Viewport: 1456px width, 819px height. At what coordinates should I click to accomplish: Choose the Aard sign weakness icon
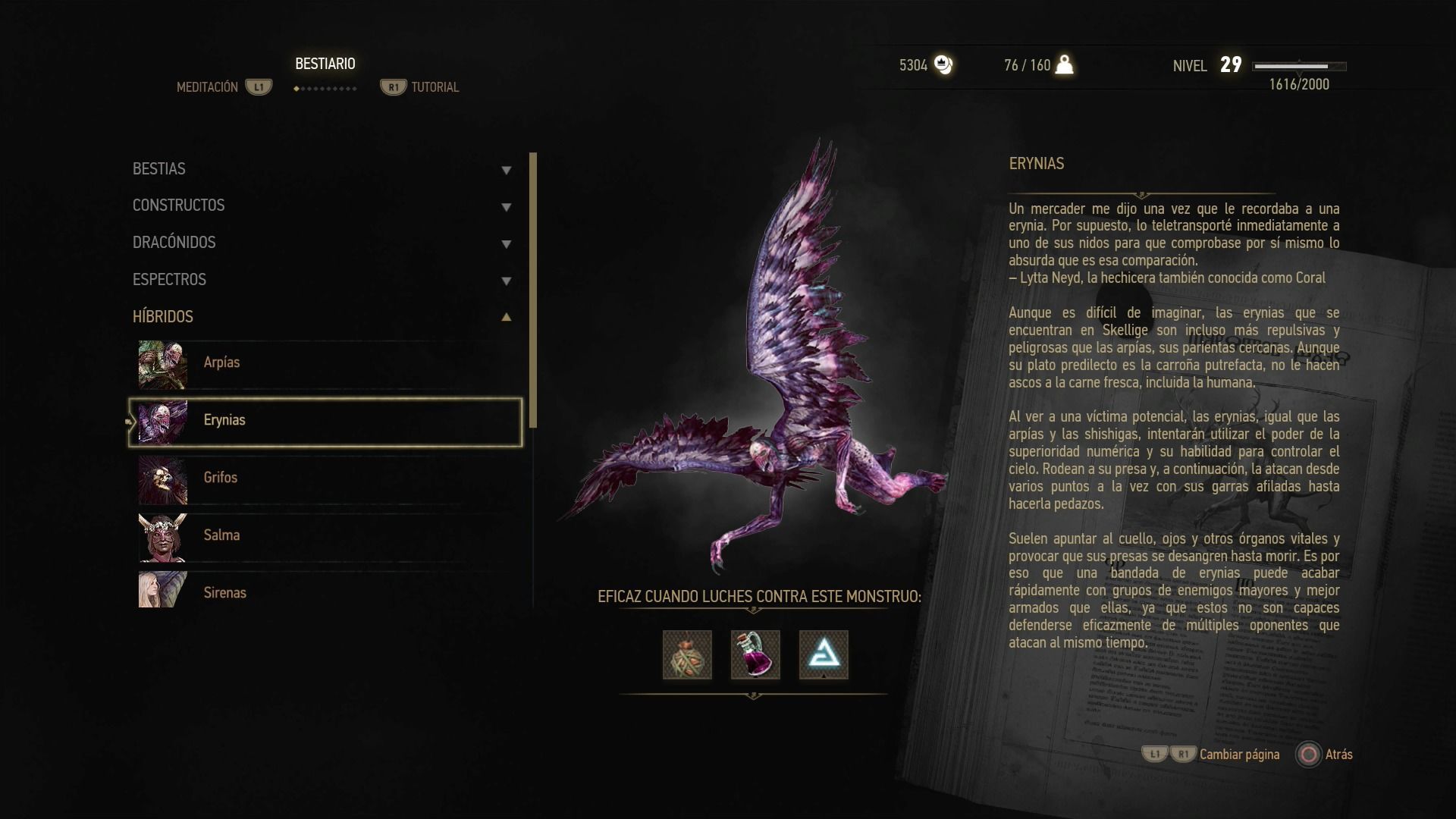point(824,654)
